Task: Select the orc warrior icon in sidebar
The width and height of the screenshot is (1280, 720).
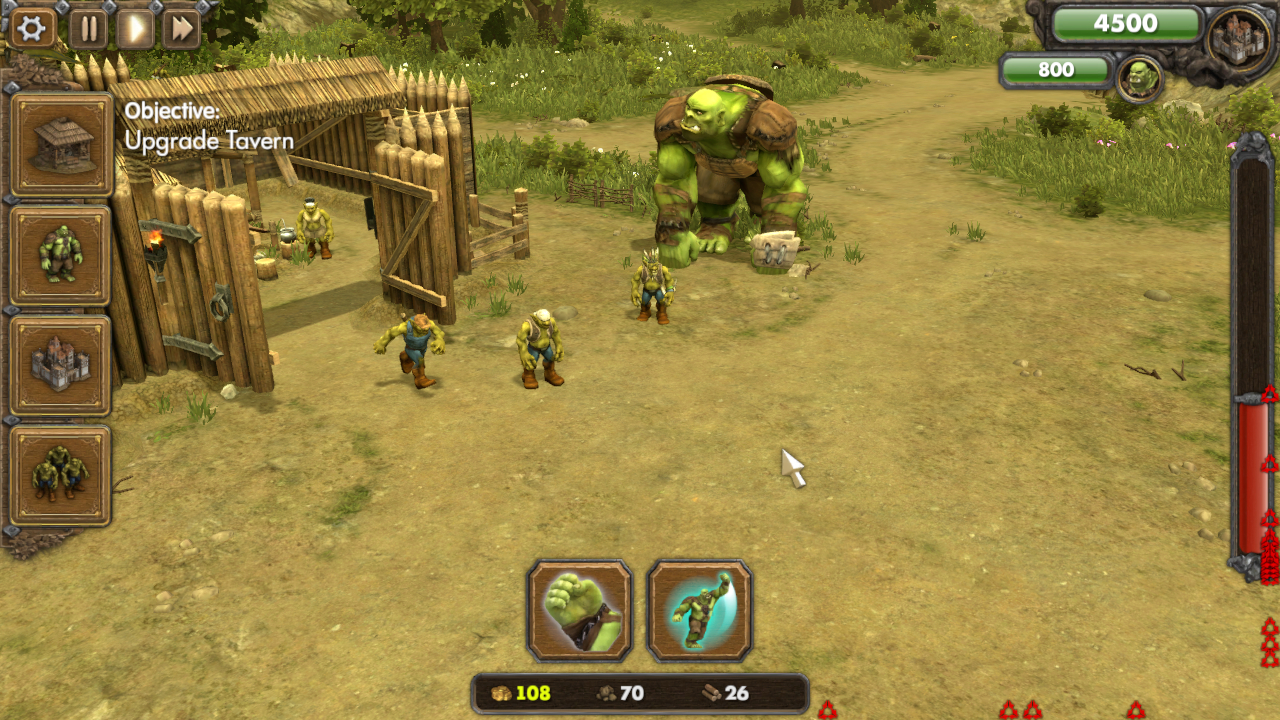Action: pyautogui.click(x=61, y=251)
